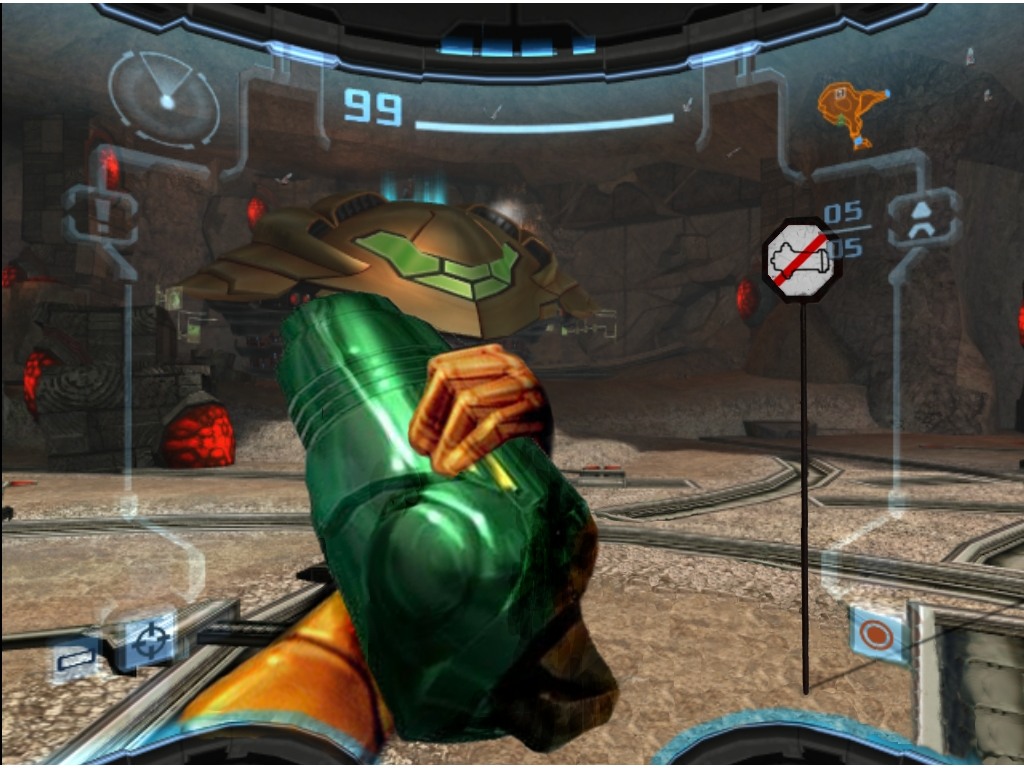Select the Power Beam red circle icon
The image size is (1024, 768).
pos(877,634)
